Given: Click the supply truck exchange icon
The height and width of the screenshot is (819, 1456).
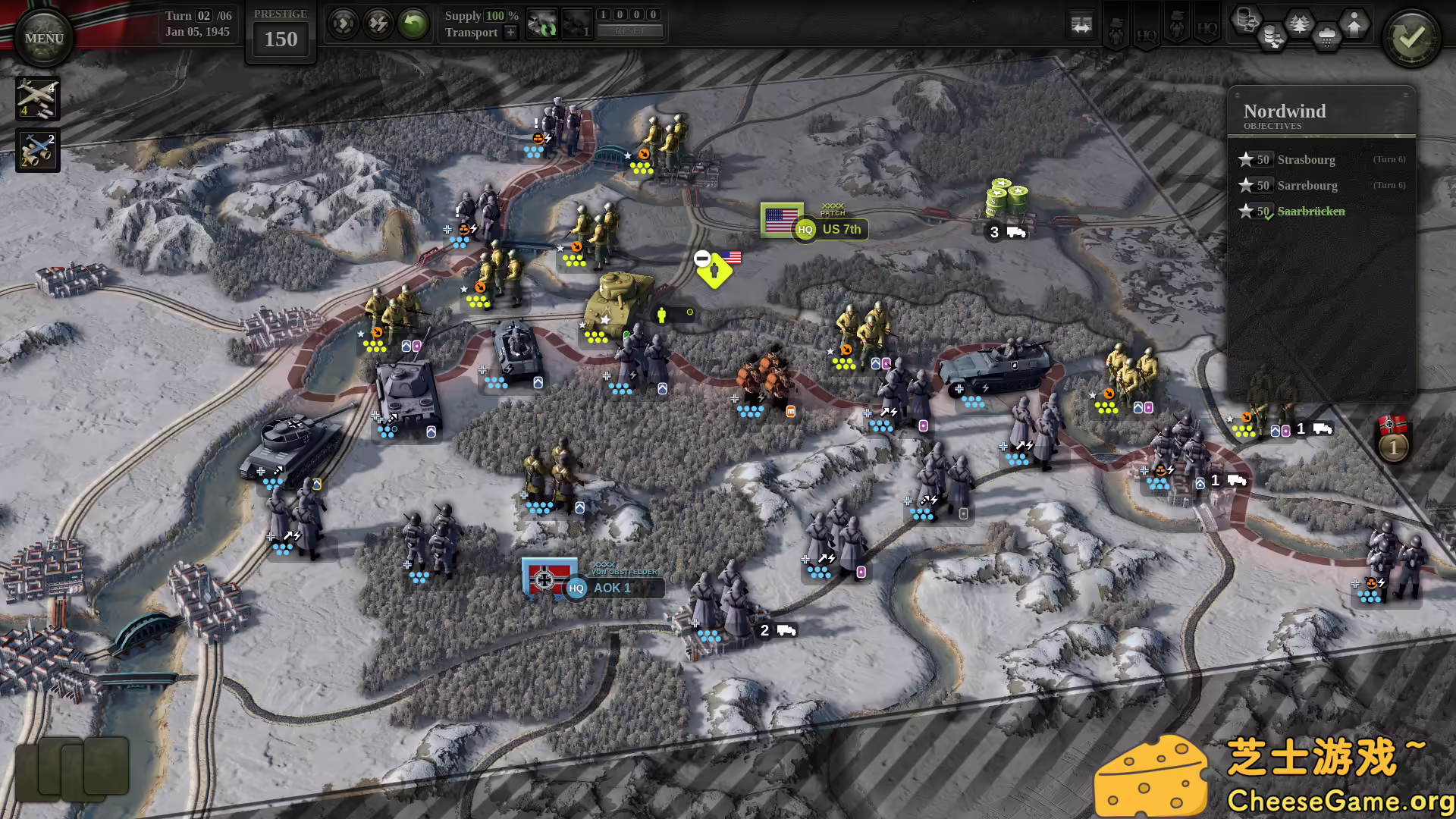Looking at the screenshot, I should tap(542, 24).
